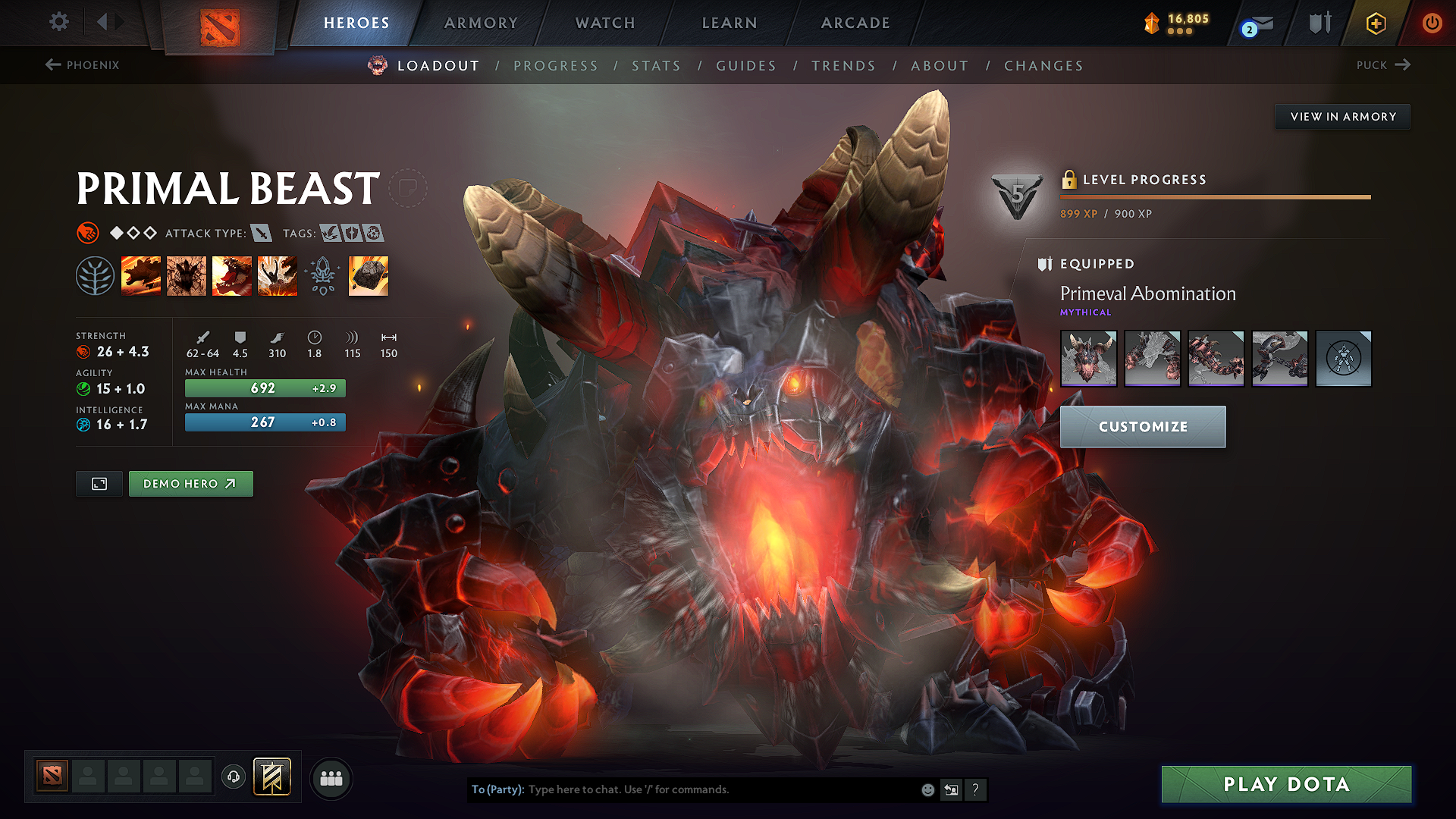Open the settings gear icon
This screenshot has width=1456, height=819.
click(x=58, y=22)
